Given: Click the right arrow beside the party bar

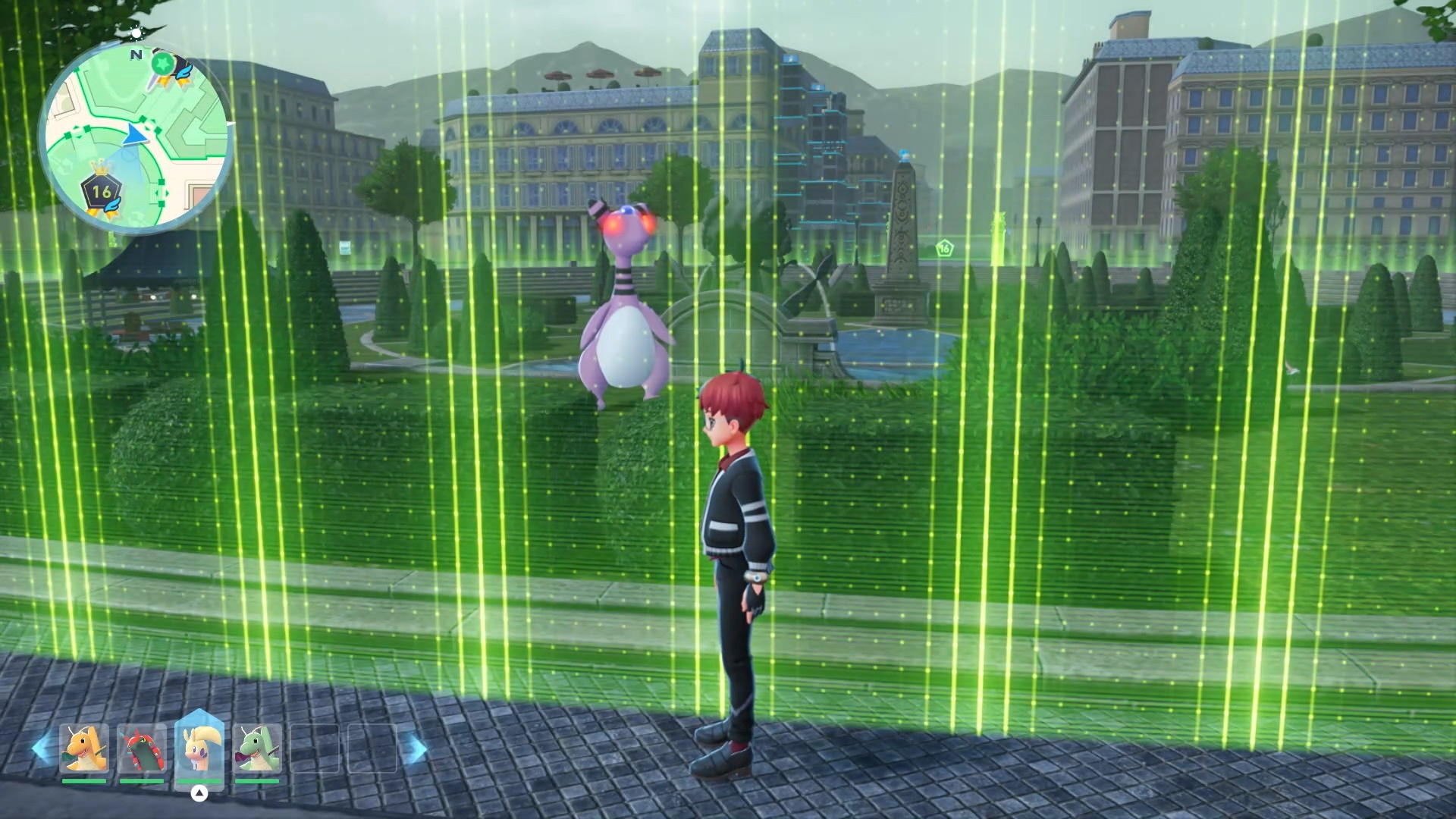Looking at the screenshot, I should [414, 749].
